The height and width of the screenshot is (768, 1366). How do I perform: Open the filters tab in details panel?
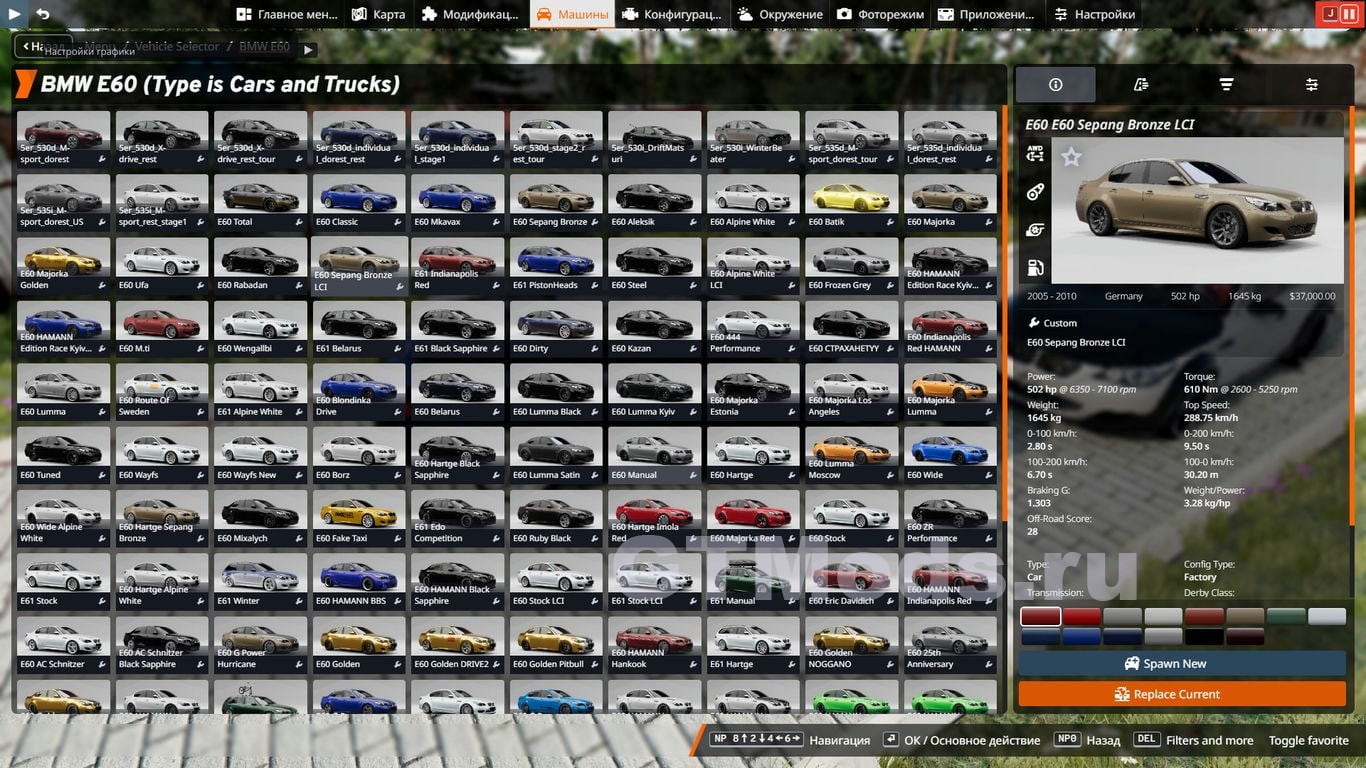pos(1226,85)
